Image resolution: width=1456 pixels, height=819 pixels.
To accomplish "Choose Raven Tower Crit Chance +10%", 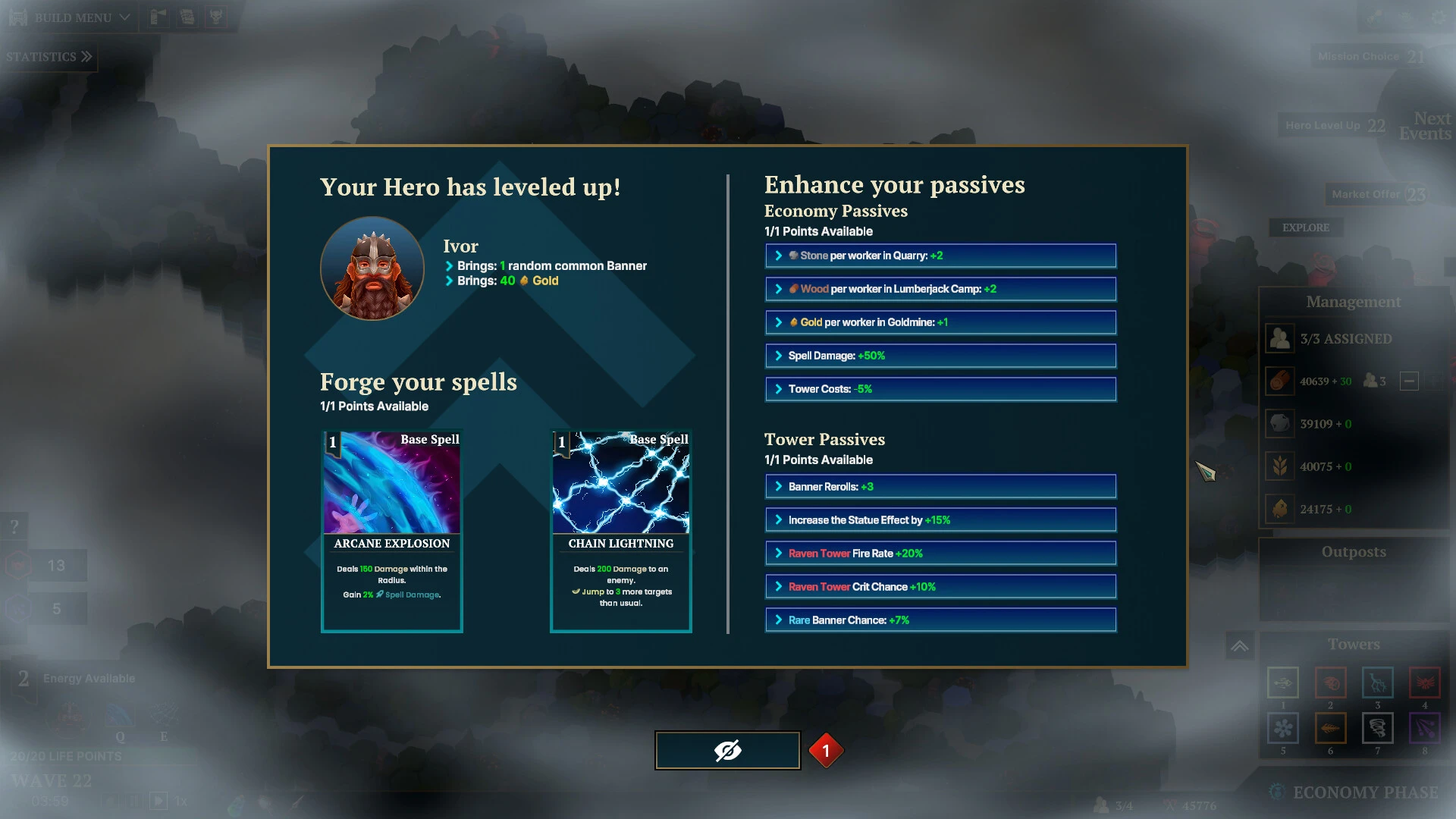I will (940, 587).
